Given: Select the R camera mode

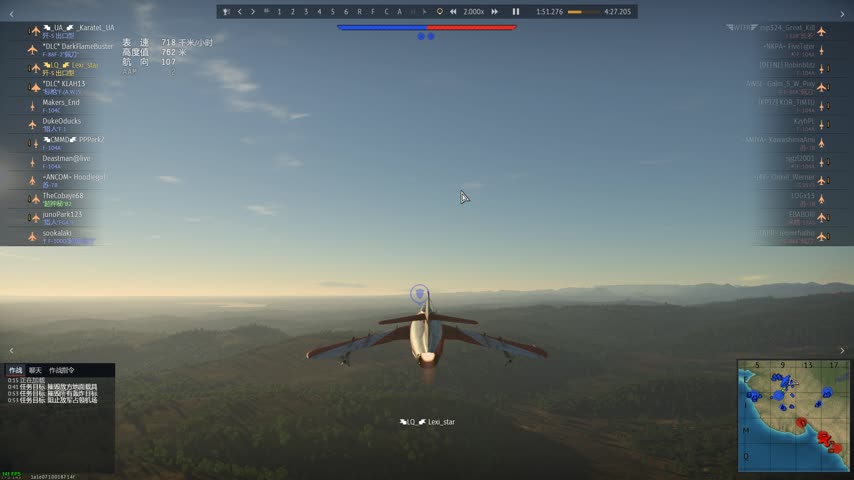Looking at the screenshot, I should [359, 12].
